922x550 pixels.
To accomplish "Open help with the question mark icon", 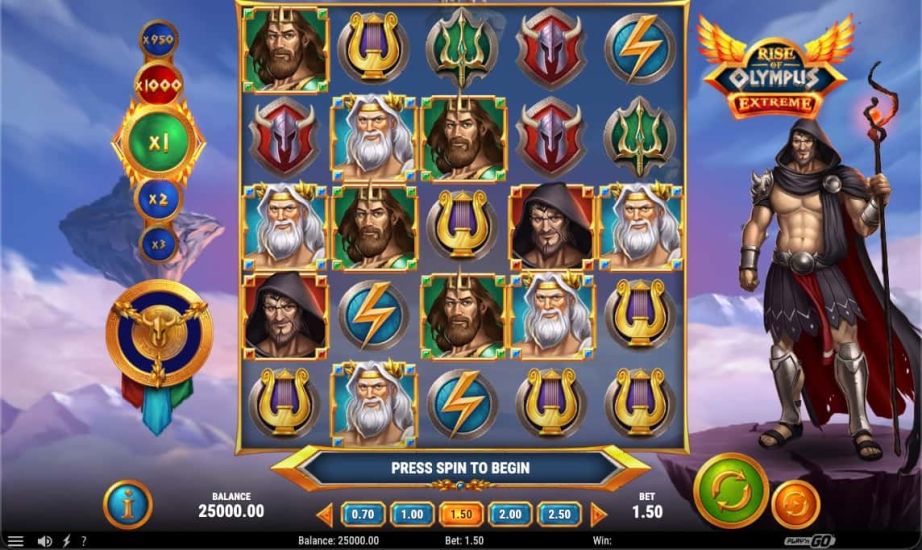I will [x=84, y=541].
